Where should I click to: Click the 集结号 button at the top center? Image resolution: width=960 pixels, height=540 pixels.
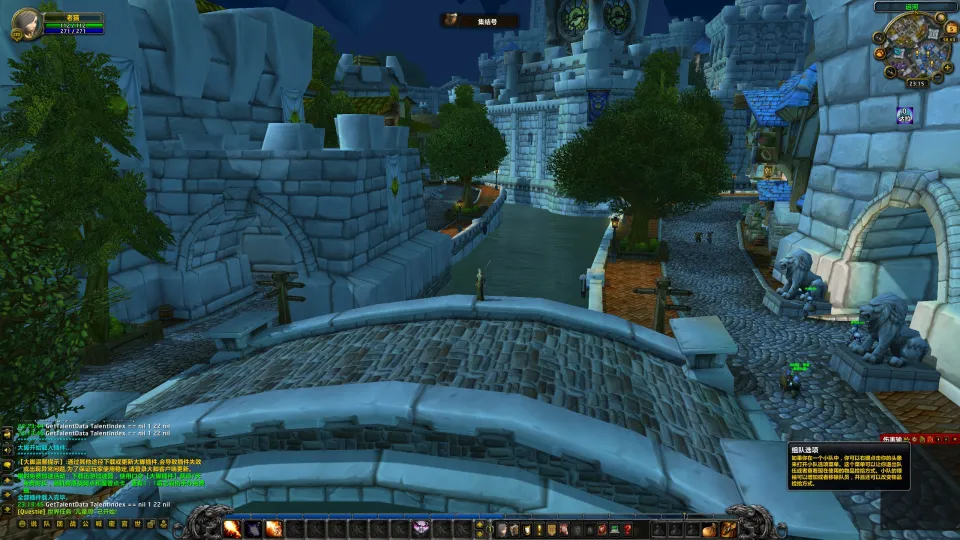coord(481,20)
